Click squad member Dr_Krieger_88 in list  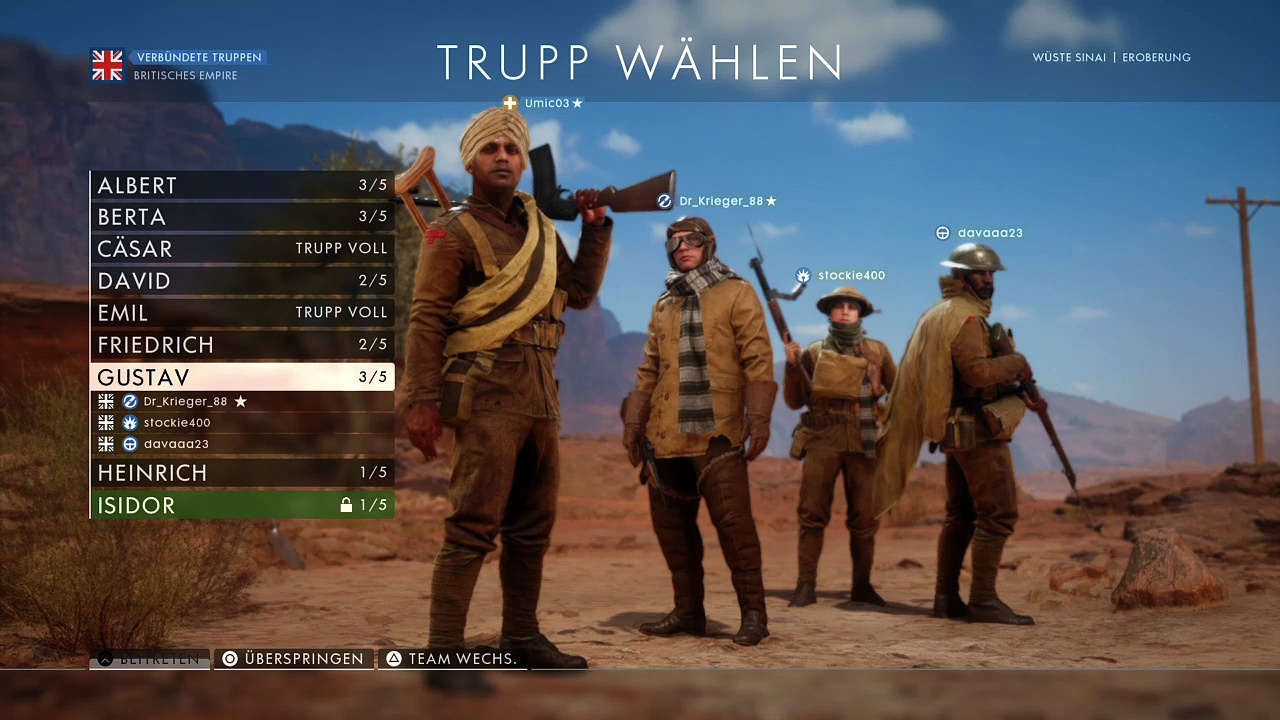[186, 401]
